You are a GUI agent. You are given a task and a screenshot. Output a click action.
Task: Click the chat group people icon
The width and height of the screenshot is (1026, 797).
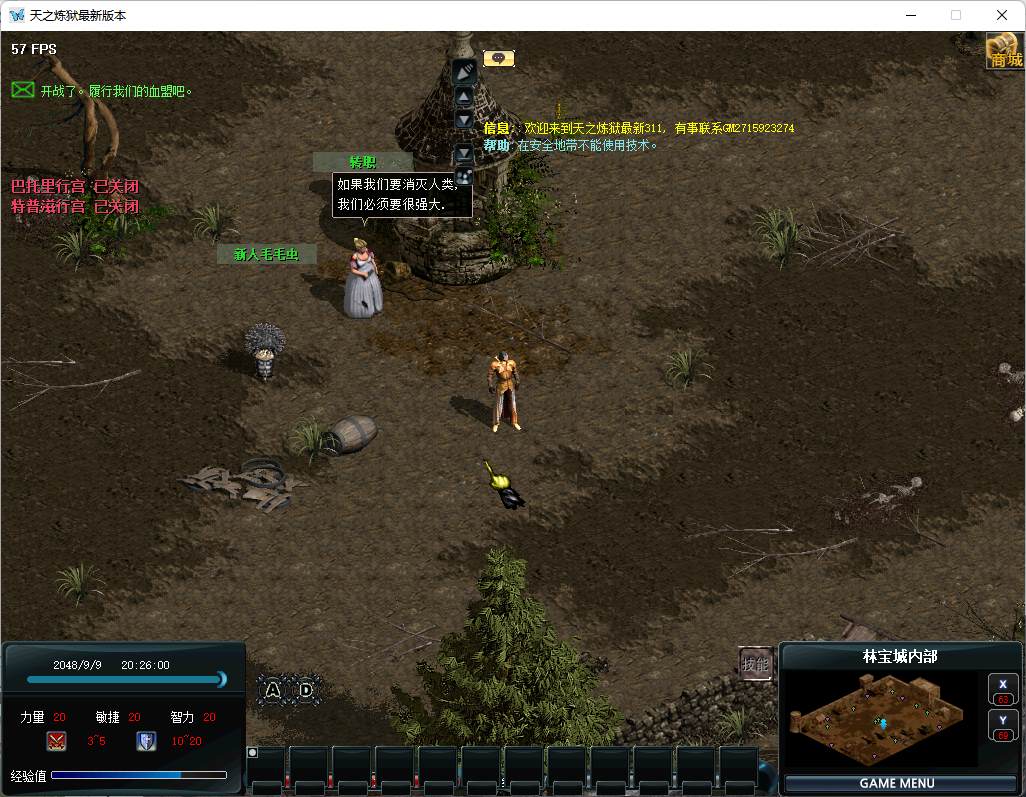464,176
